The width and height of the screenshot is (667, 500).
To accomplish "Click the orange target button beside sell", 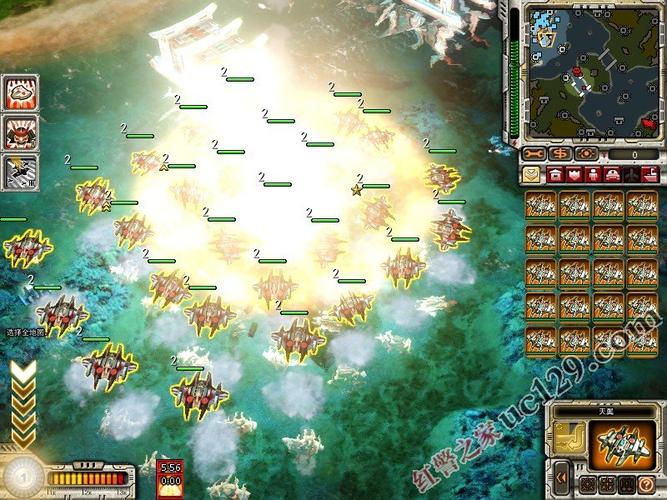I will coord(586,154).
